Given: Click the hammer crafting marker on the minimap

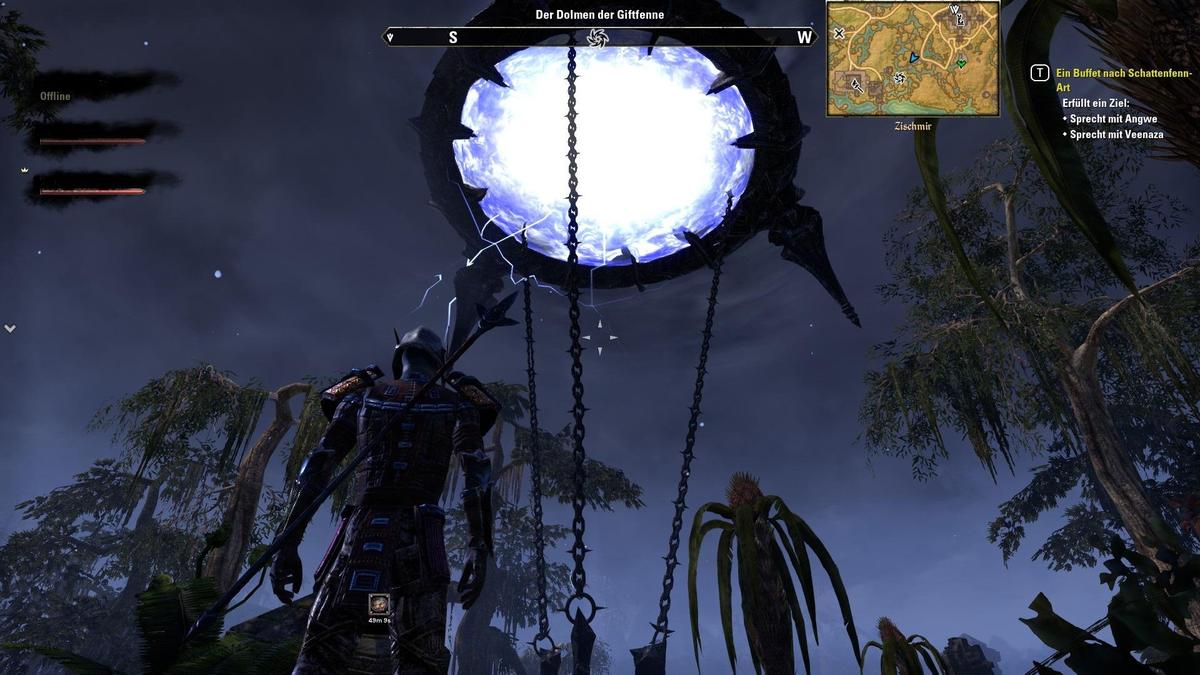Looking at the screenshot, I should pos(857,86).
